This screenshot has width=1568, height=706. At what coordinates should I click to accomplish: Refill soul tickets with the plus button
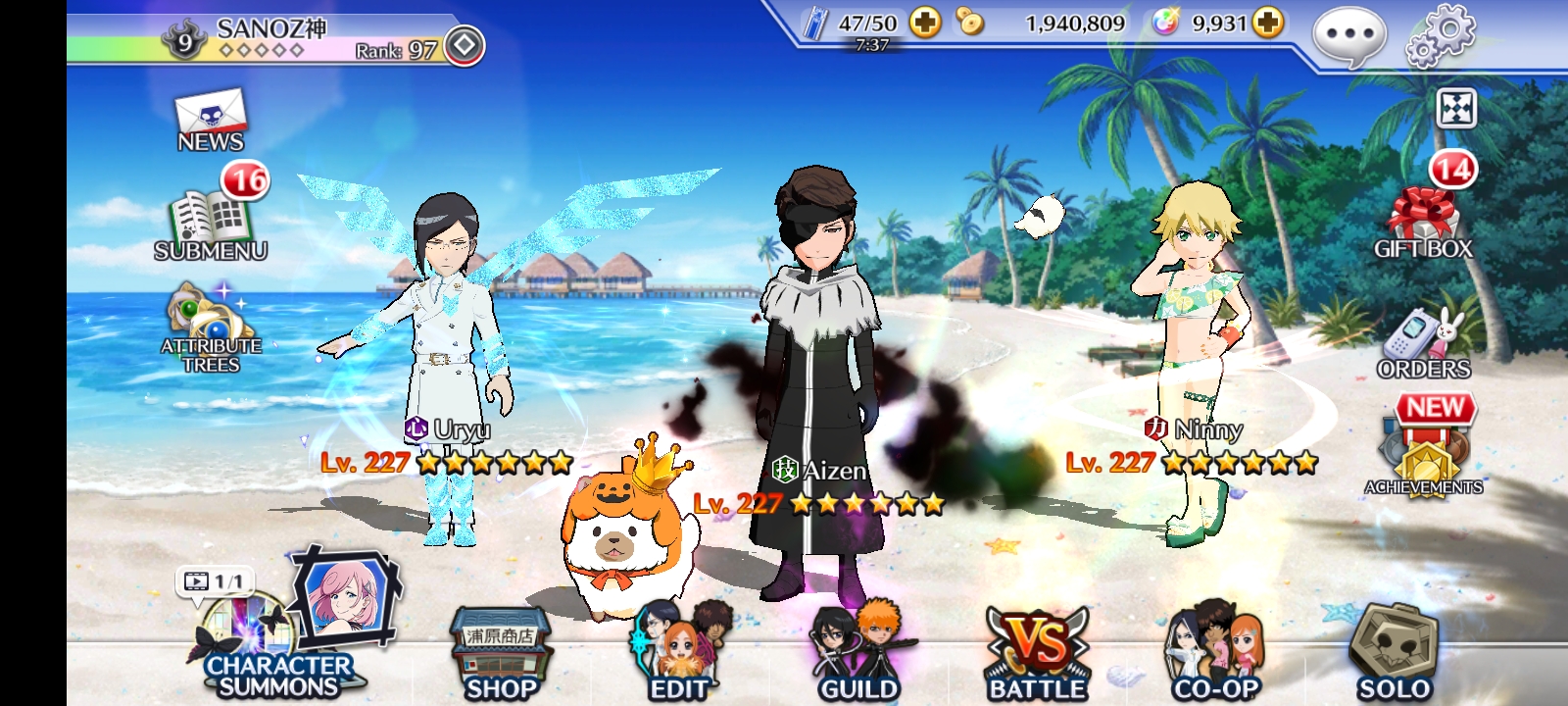(924, 23)
